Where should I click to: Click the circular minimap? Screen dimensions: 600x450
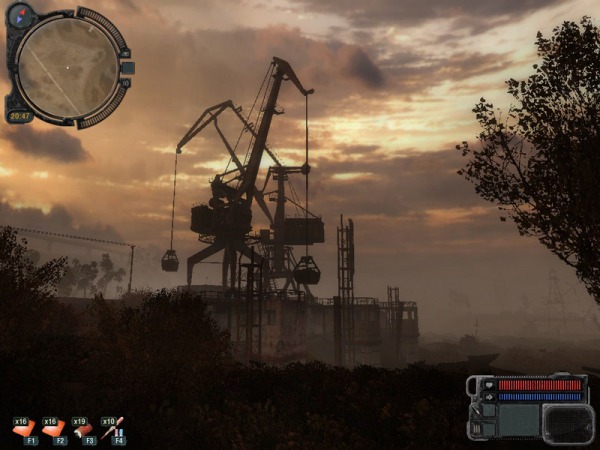pyautogui.click(x=67, y=67)
